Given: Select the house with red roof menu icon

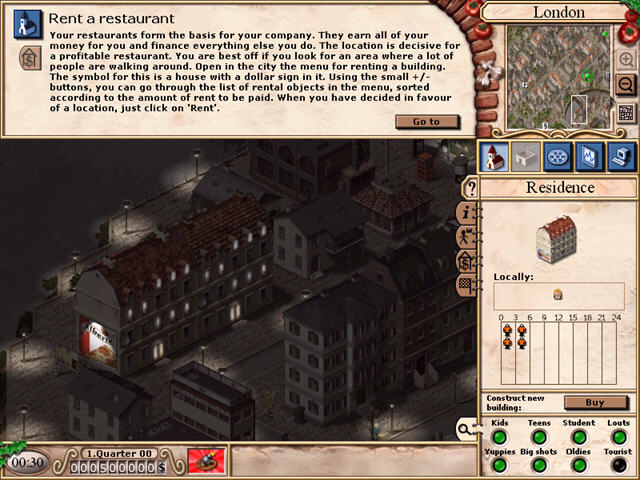Looking at the screenshot, I should pos(495,156).
